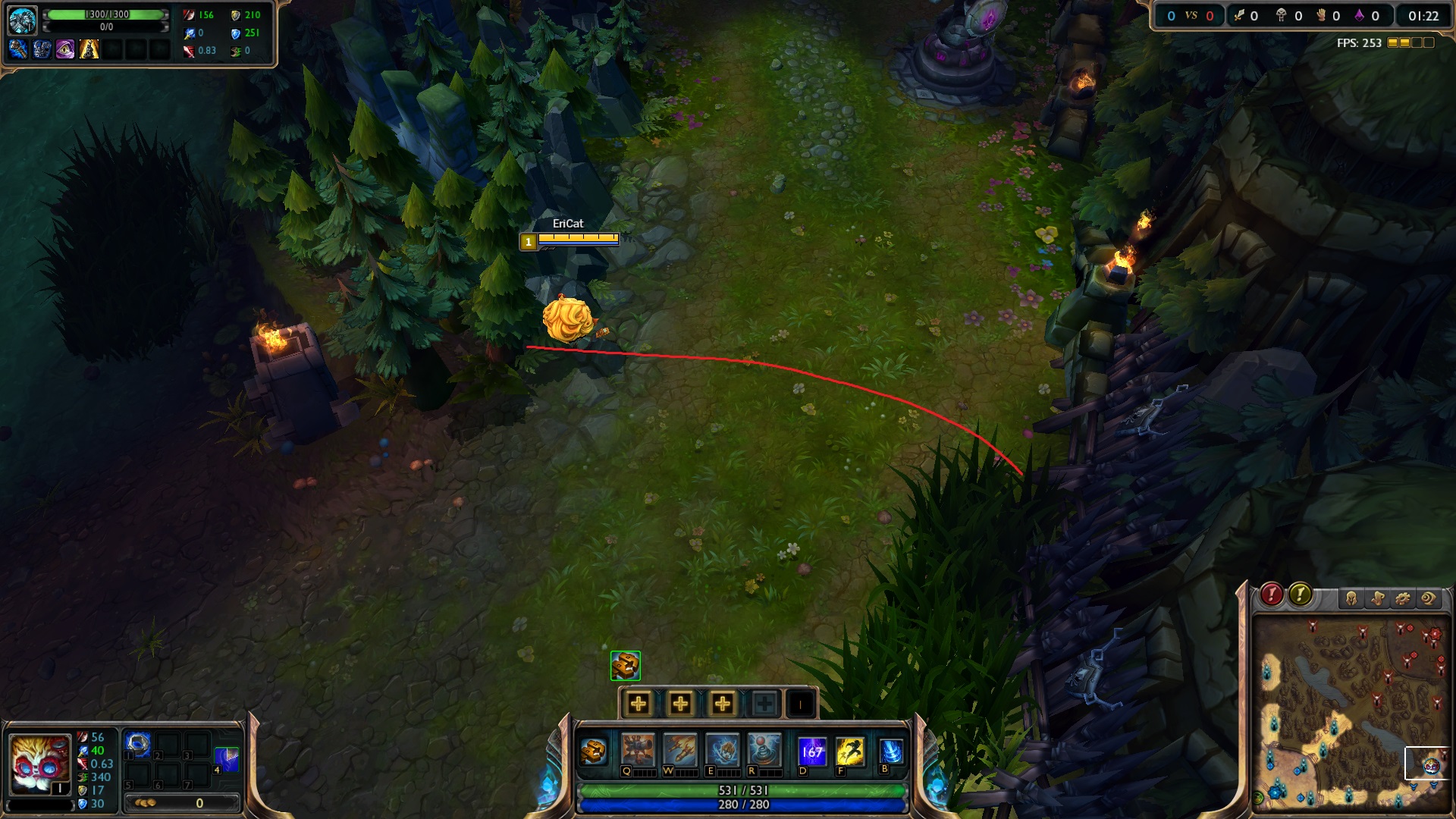The height and width of the screenshot is (819, 1456).
Task: Toggle camera lock with the eye icon
Action: click(x=1426, y=598)
